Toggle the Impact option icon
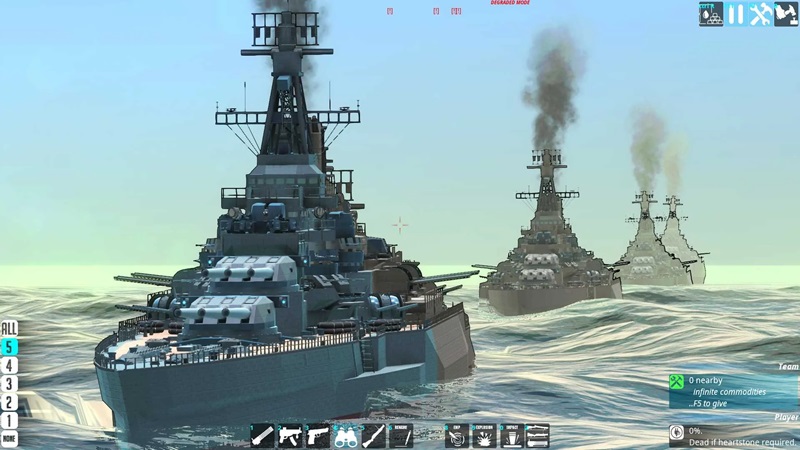 click(x=511, y=435)
